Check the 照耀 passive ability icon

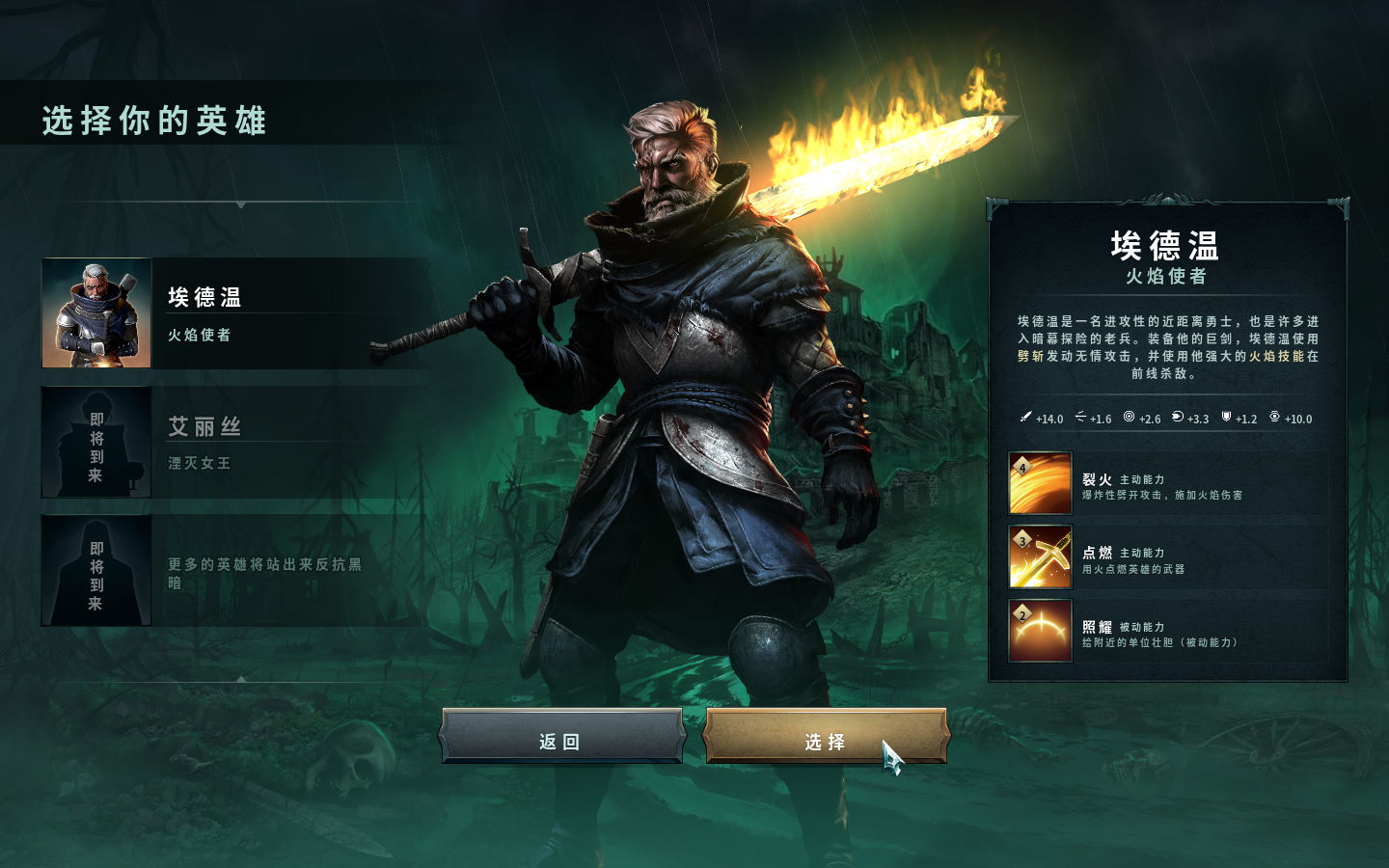coord(1040,631)
